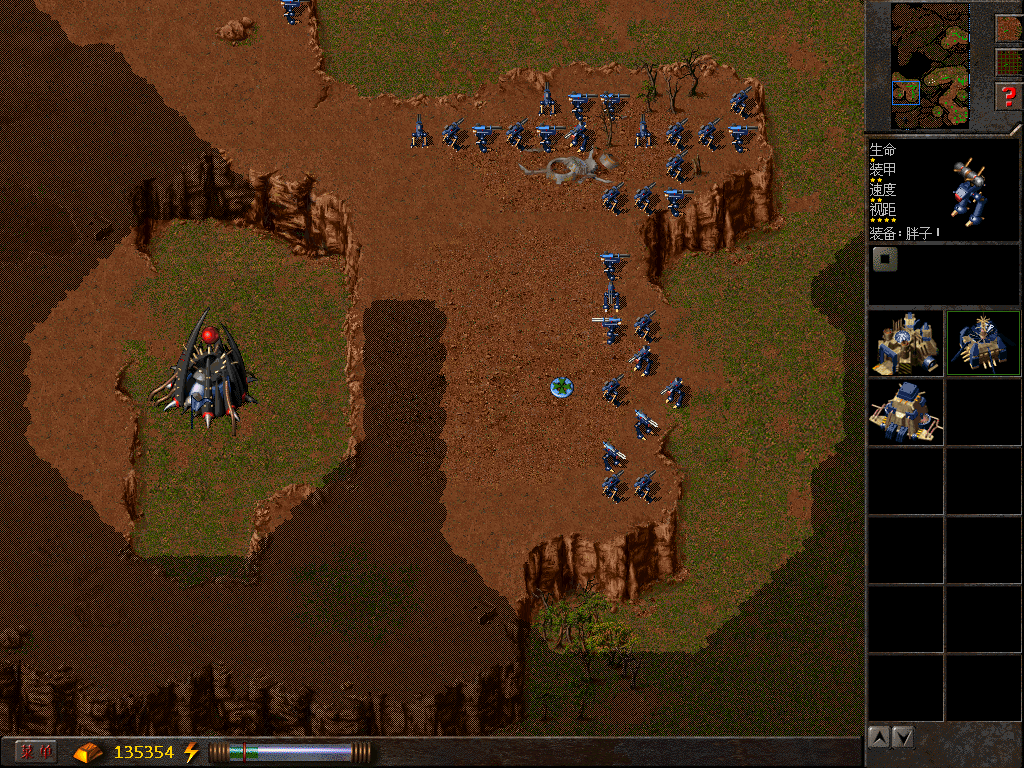Open the 菜单 menu button
This screenshot has height=768, width=1024.
(x=37, y=752)
